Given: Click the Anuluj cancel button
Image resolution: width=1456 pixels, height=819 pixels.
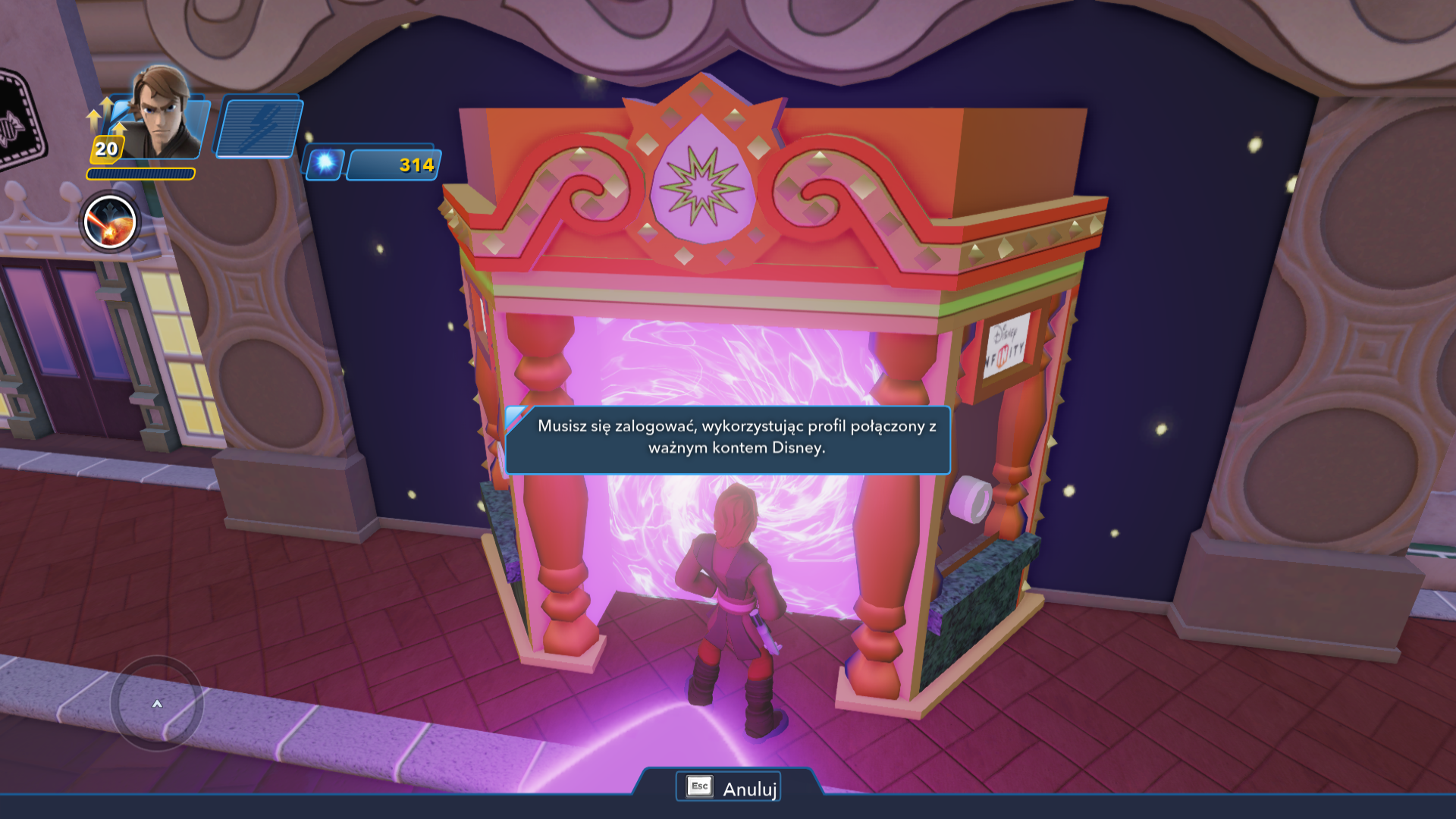Looking at the screenshot, I should click(x=729, y=788).
